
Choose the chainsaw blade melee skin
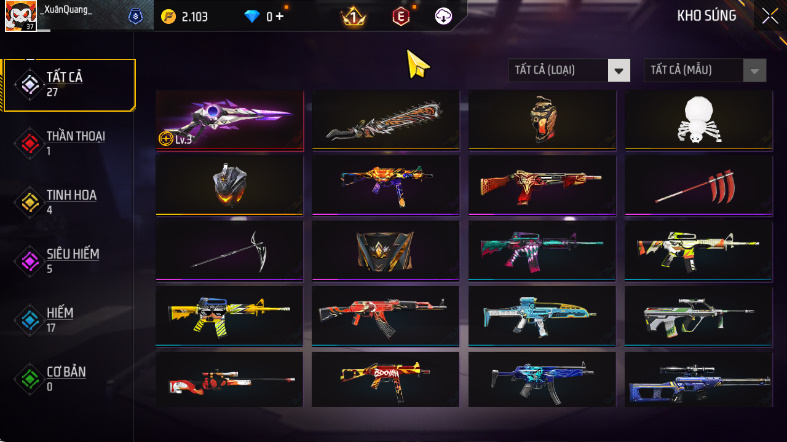386,120
